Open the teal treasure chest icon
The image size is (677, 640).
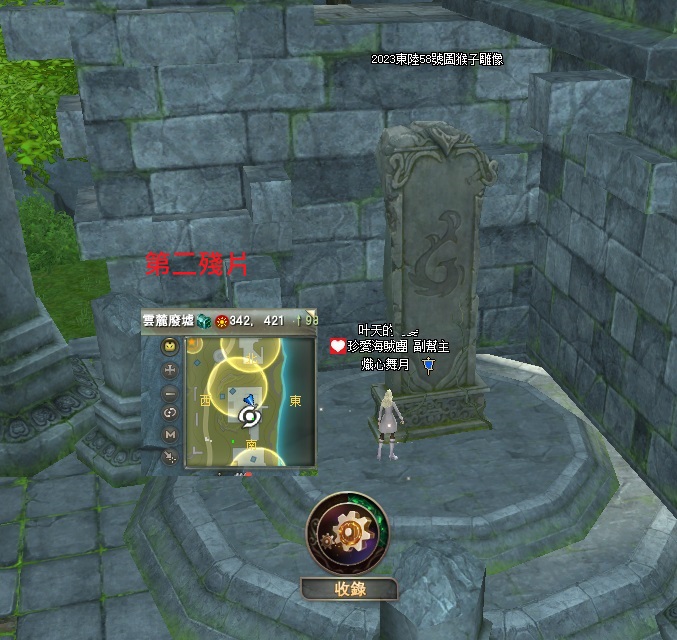point(203,320)
